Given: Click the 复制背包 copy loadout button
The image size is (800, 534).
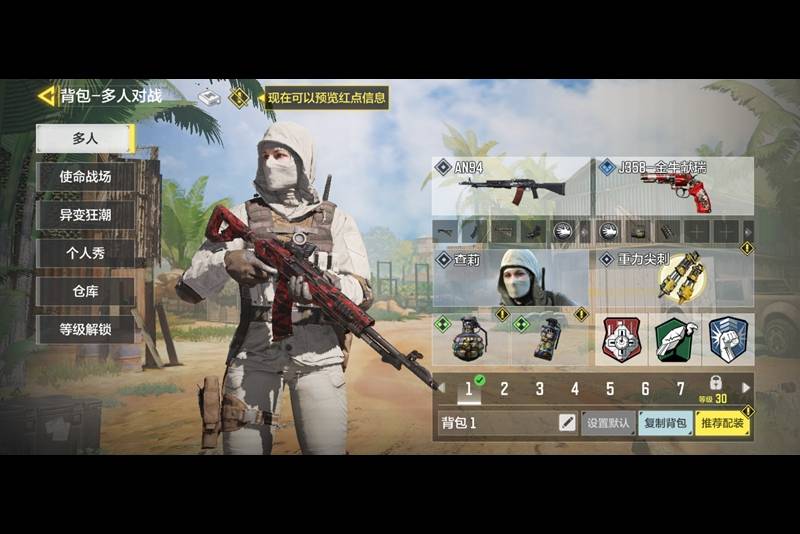Looking at the screenshot, I should point(664,423).
